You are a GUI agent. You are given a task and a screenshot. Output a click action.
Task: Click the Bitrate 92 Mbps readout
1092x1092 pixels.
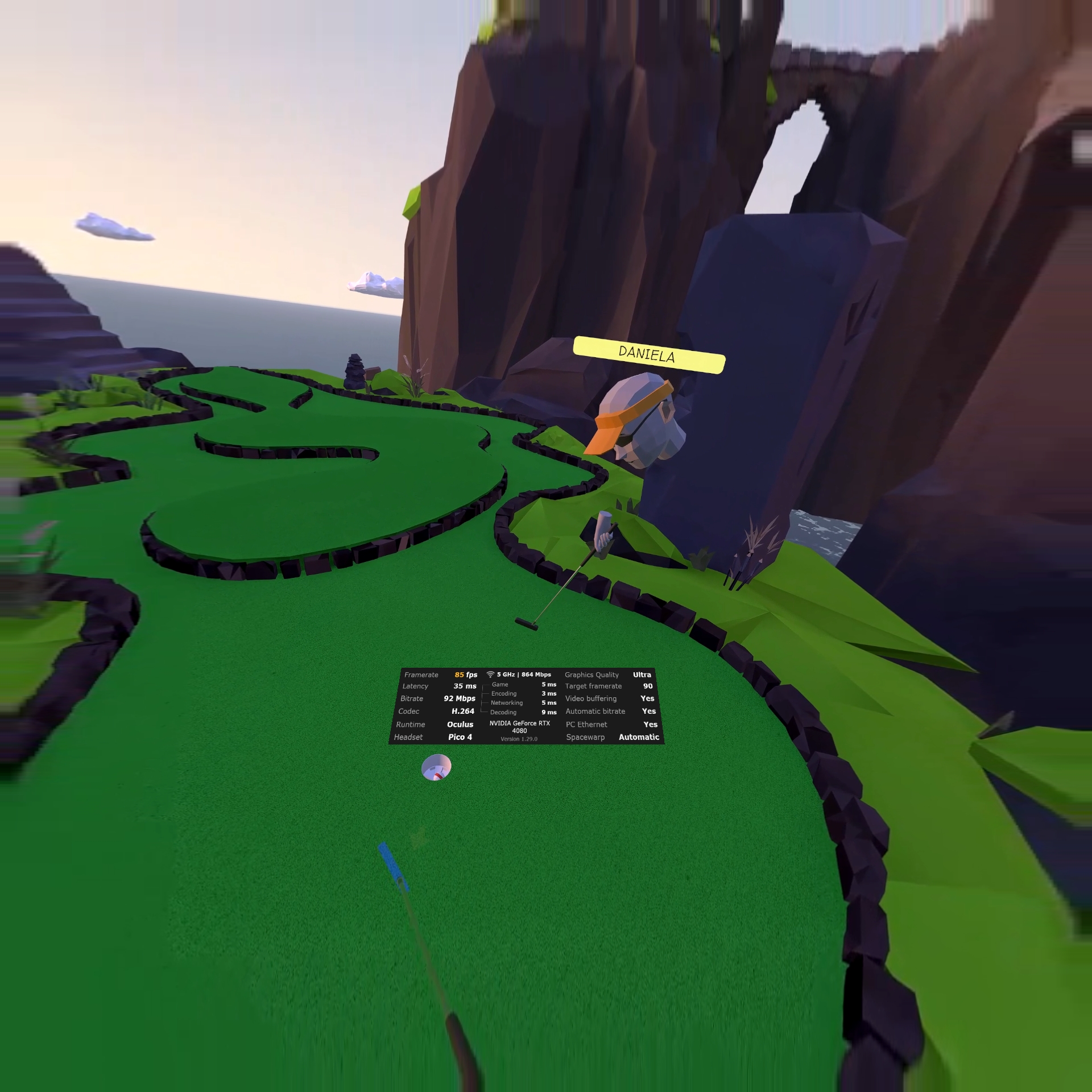(460, 698)
